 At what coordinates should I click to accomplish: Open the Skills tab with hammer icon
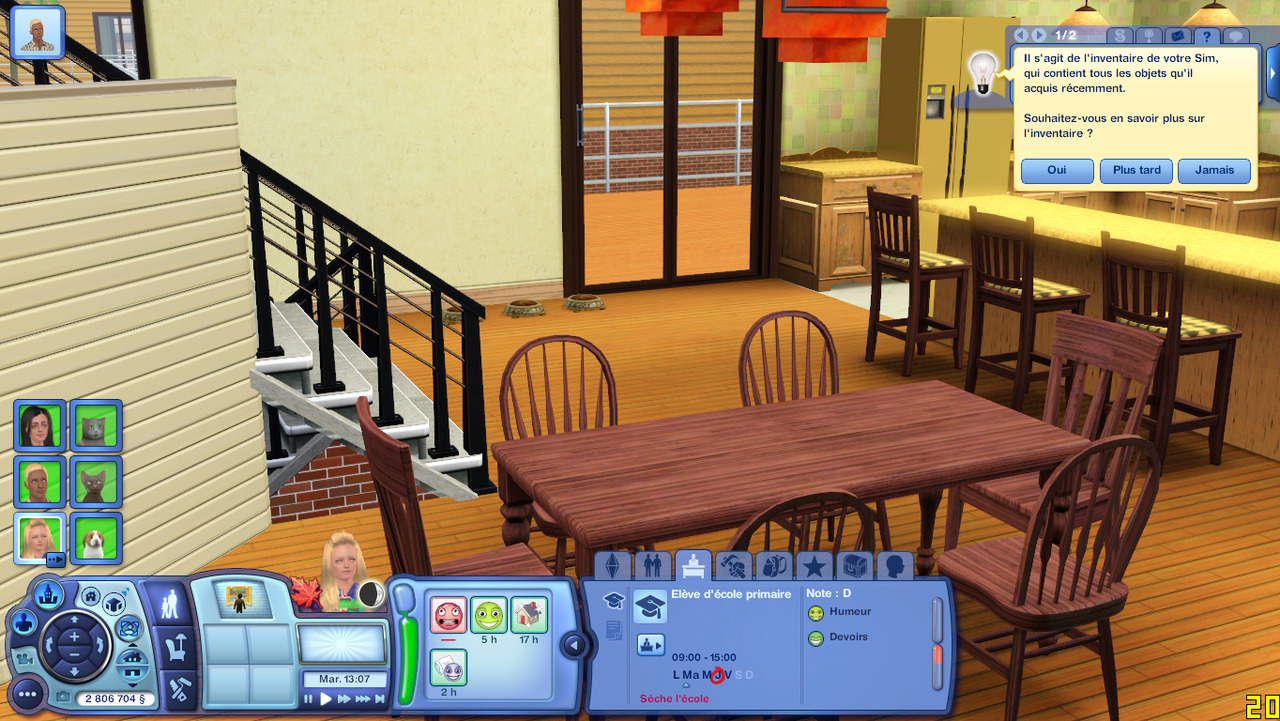tap(733, 566)
